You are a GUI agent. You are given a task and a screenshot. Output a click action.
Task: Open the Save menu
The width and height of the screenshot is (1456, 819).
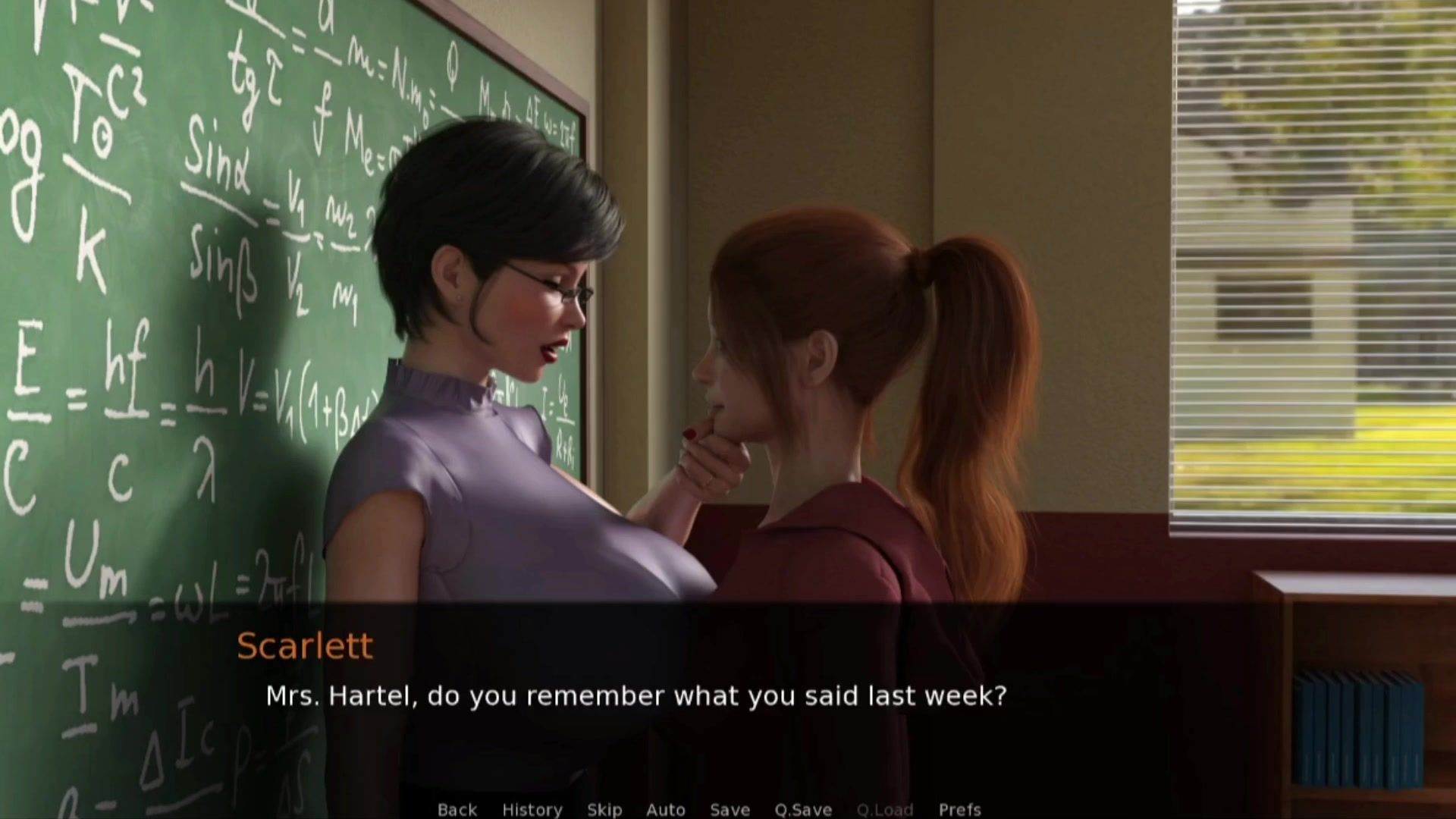point(730,809)
